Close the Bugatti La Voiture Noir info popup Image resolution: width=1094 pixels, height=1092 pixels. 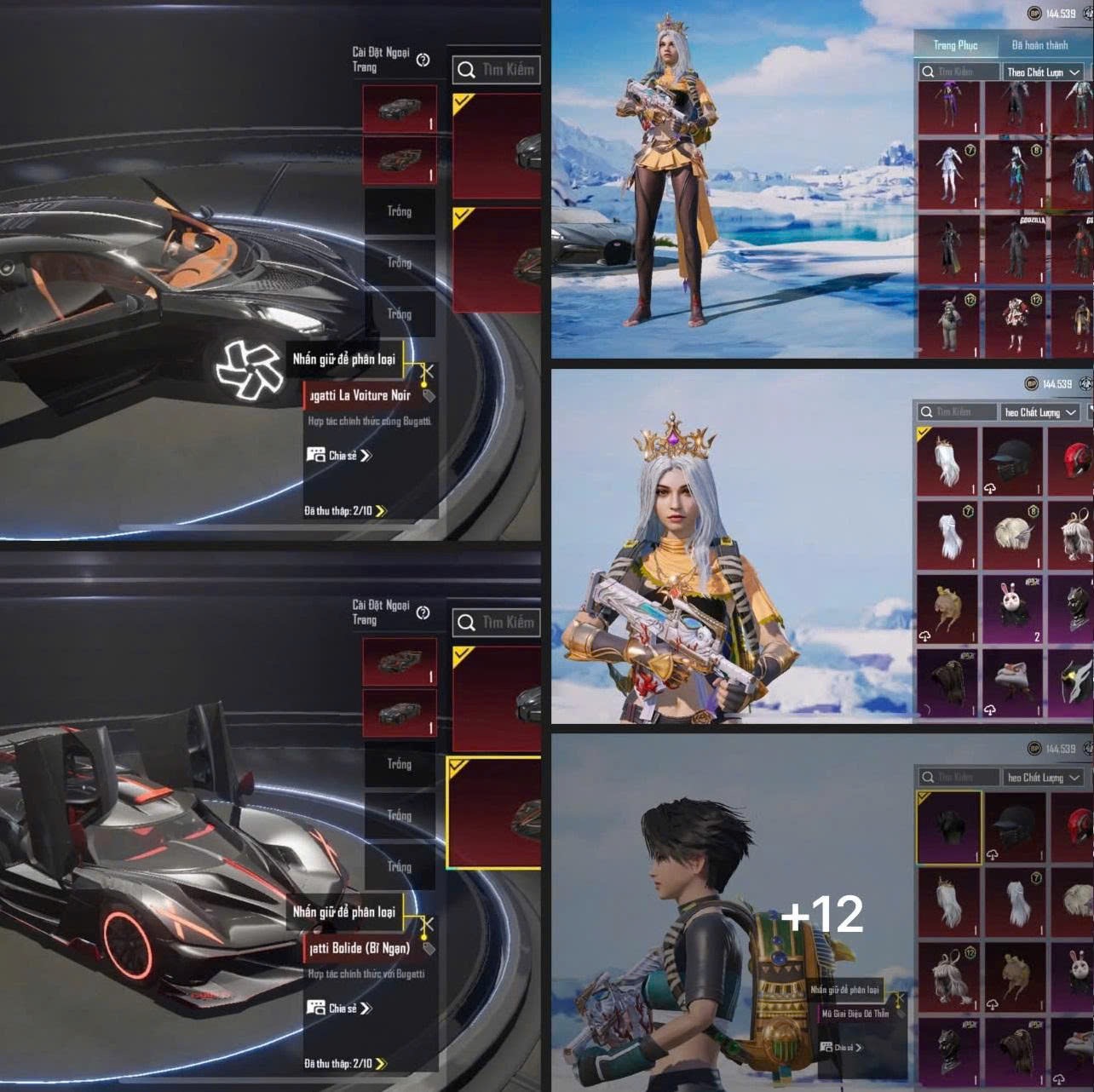428,371
